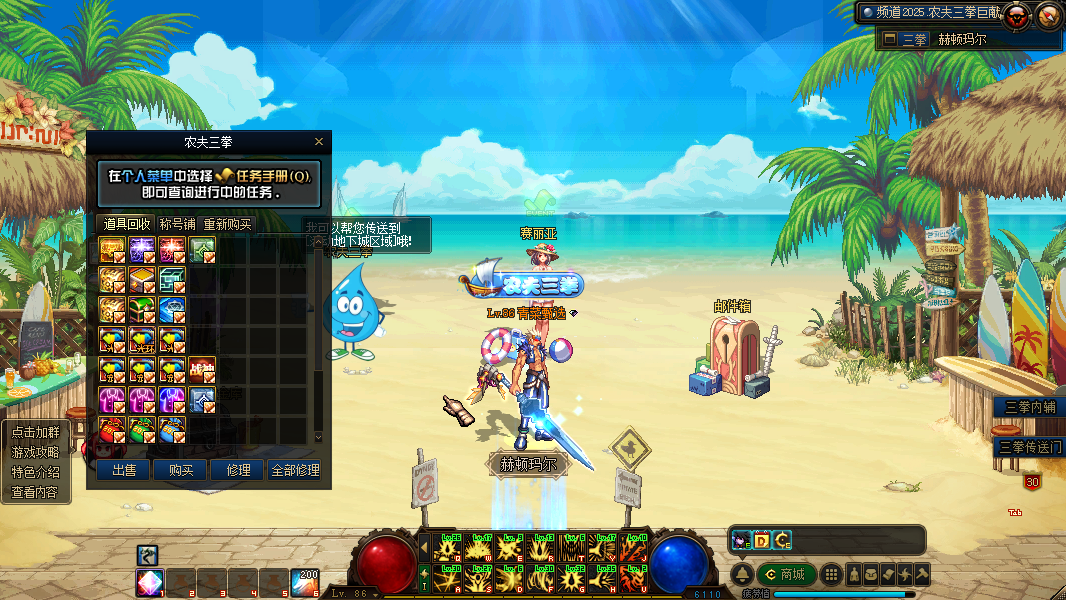The image size is (1066, 600).
Task: Open the inventory bag icon
Action: tap(871, 574)
